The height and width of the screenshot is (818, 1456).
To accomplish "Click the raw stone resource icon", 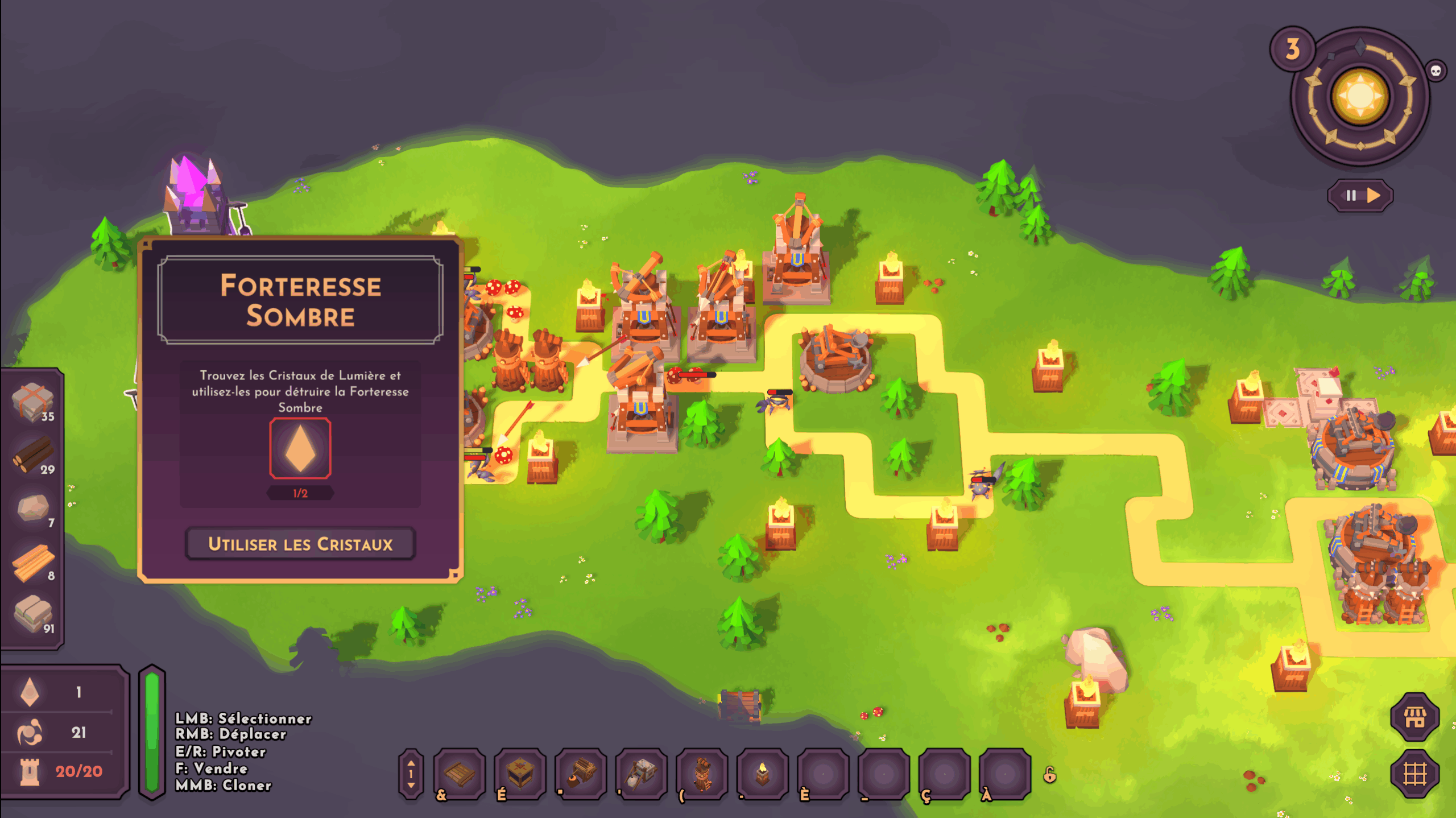I will pyautogui.click(x=32, y=507).
